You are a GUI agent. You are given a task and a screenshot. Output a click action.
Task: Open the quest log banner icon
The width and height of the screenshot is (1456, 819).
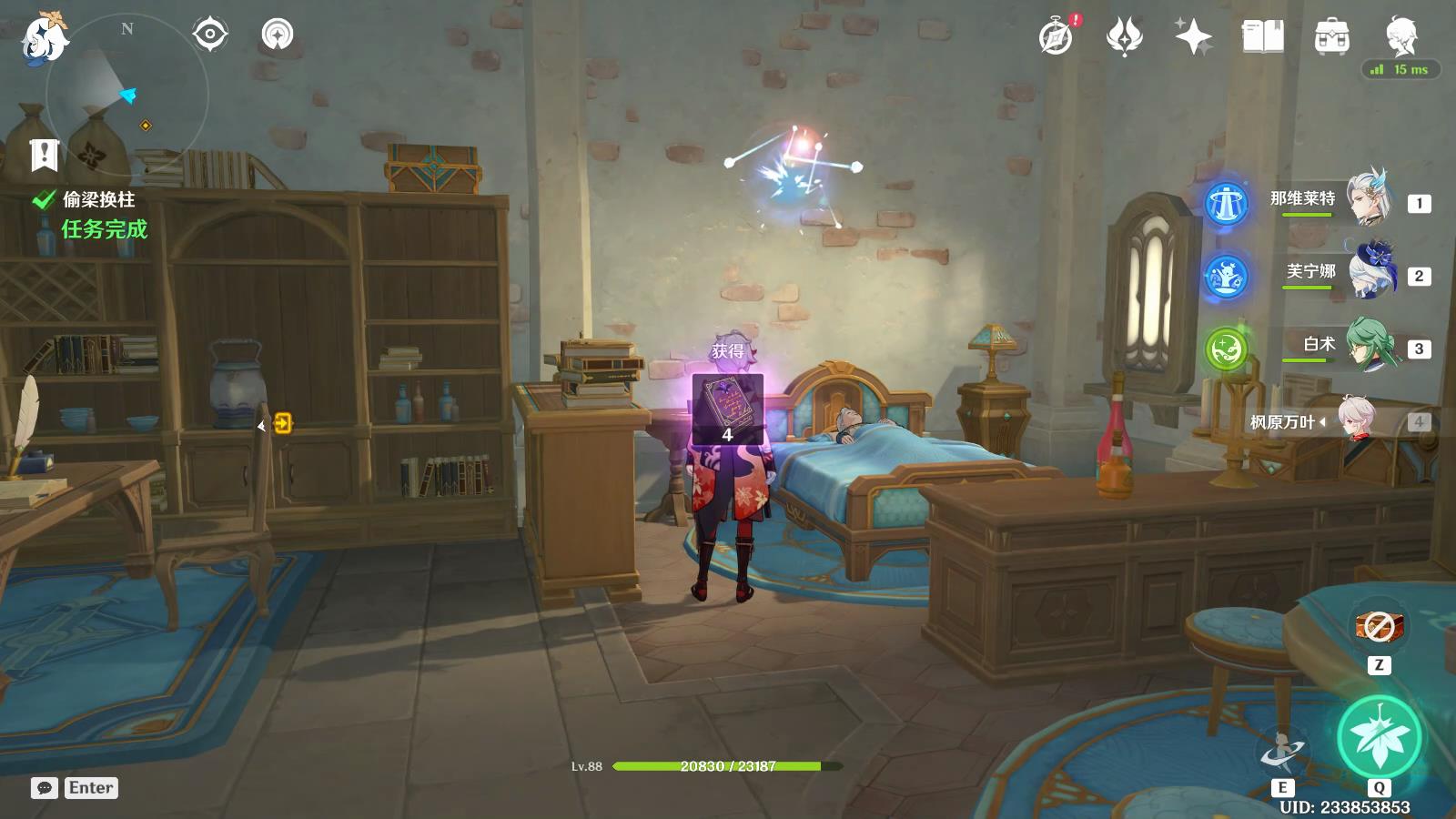(44, 155)
